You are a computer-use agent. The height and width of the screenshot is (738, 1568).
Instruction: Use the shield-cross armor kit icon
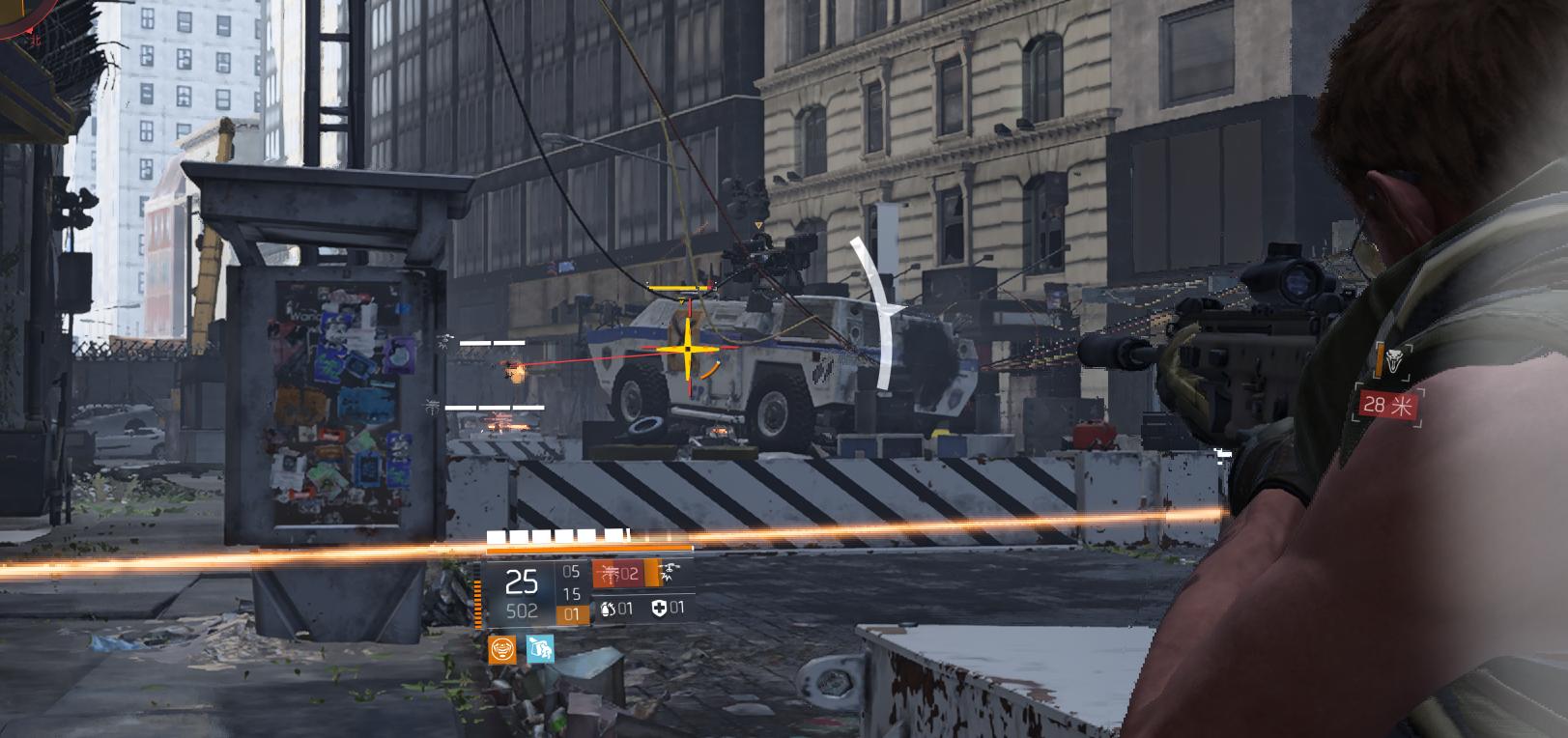coord(660,608)
